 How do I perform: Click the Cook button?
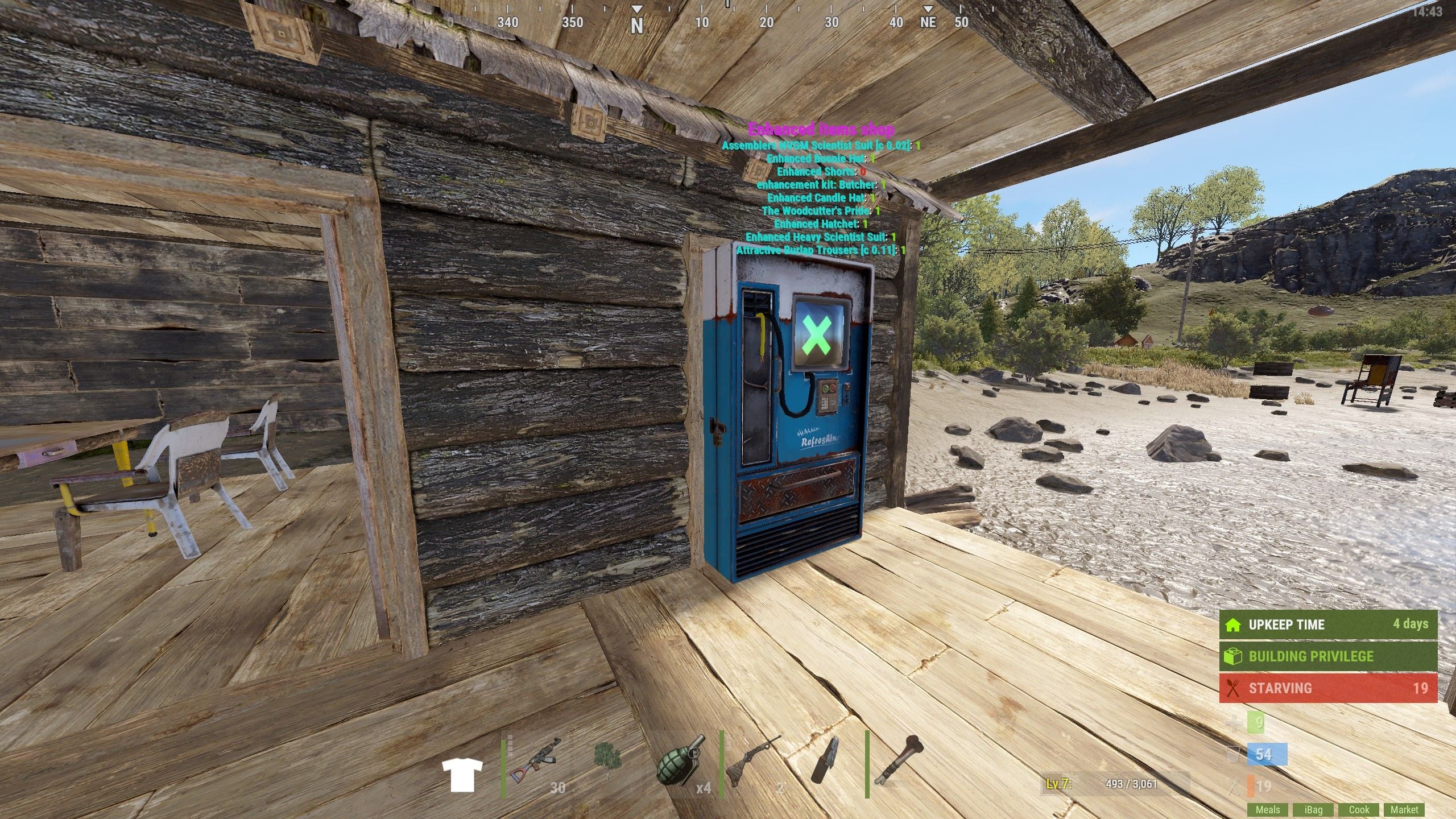(x=1359, y=809)
